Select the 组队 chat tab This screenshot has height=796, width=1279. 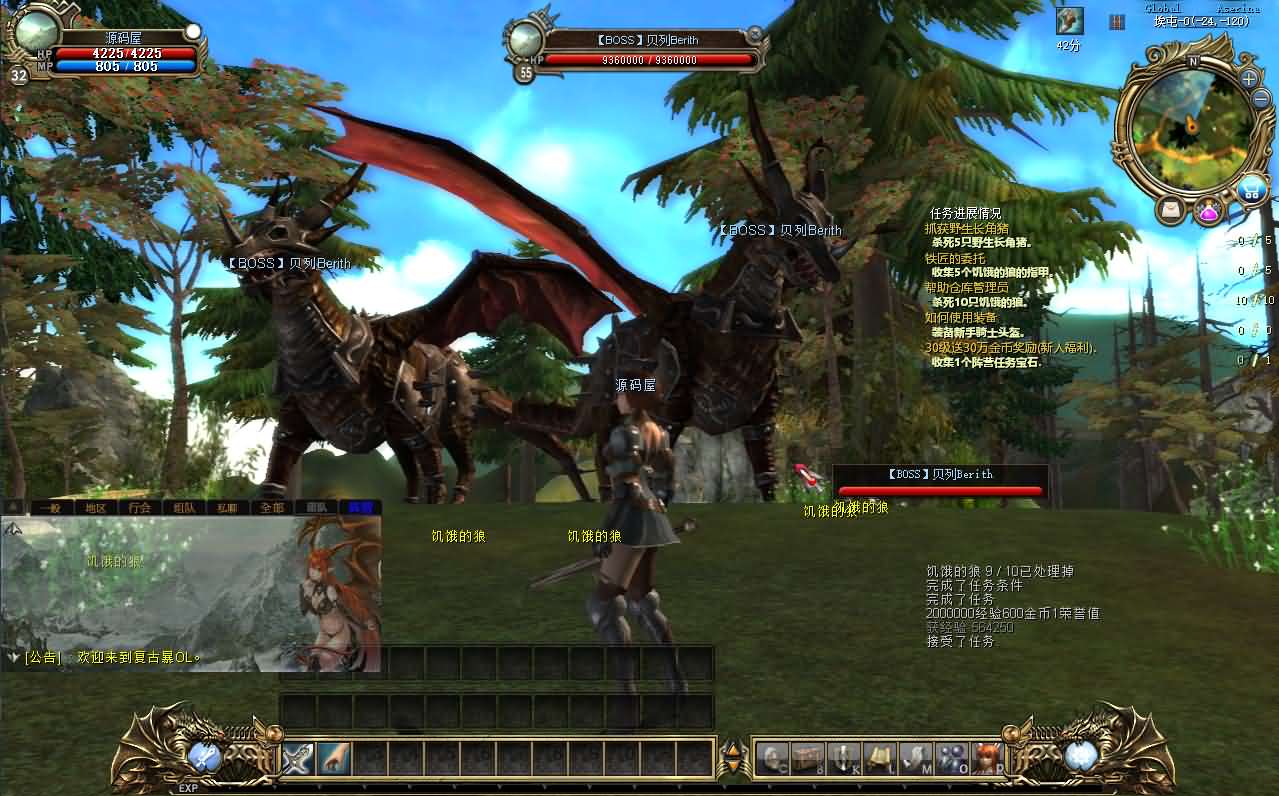(184, 507)
